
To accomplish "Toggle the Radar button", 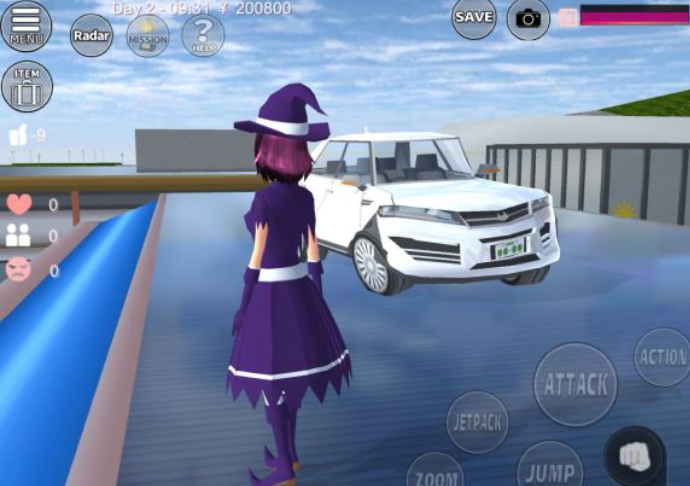I will (91, 36).
